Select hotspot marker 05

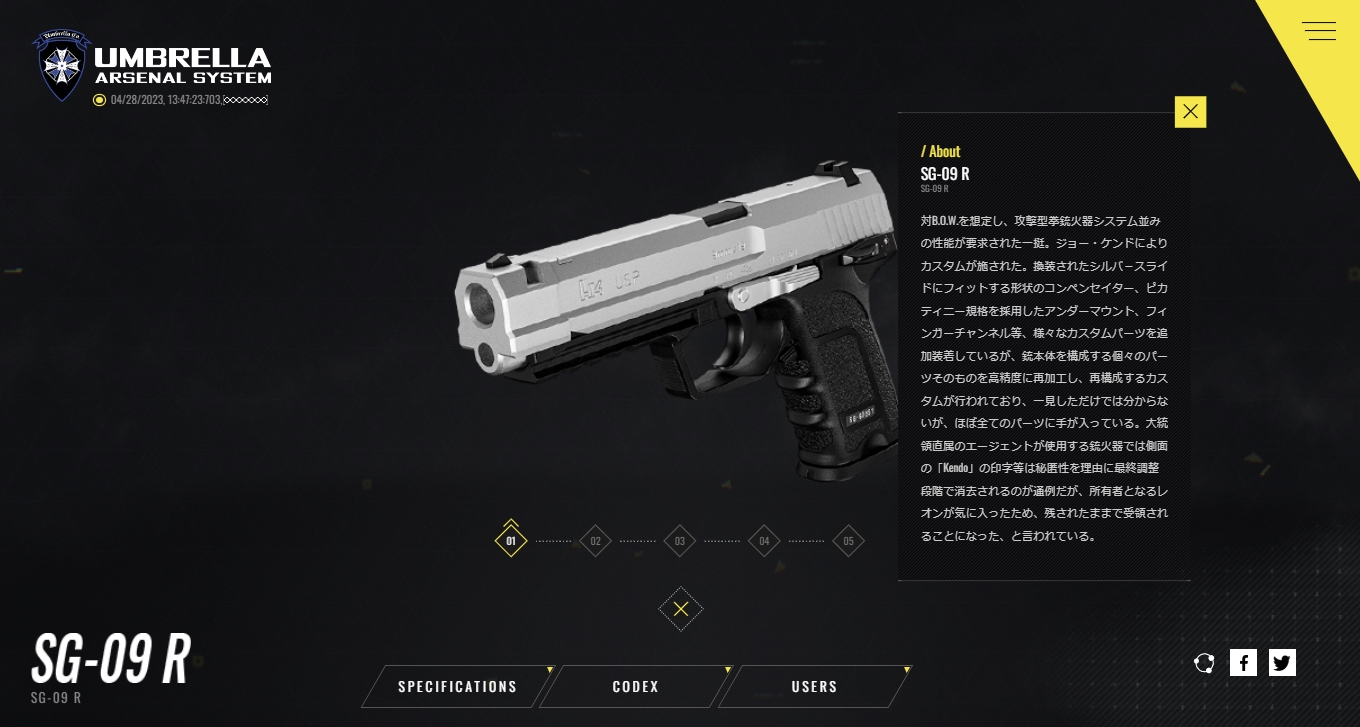(848, 541)
